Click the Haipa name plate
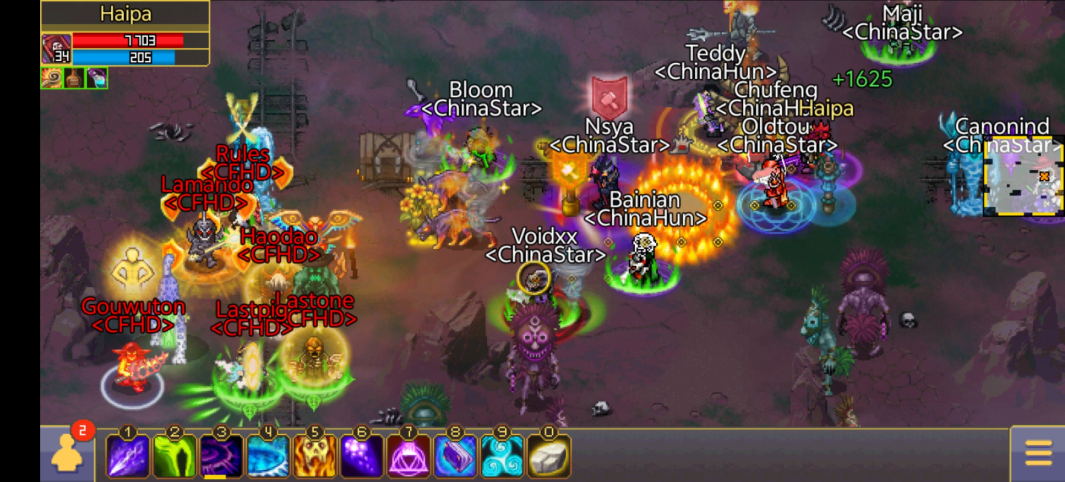The height and width of the screenshot is (482, 1065). point(125,14)
